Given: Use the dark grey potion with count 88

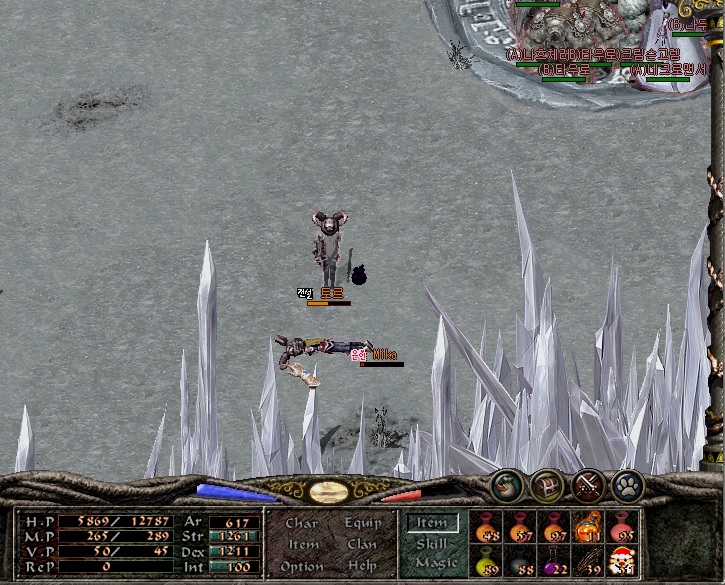Looking at the screenshot, I should pos(521,560).
